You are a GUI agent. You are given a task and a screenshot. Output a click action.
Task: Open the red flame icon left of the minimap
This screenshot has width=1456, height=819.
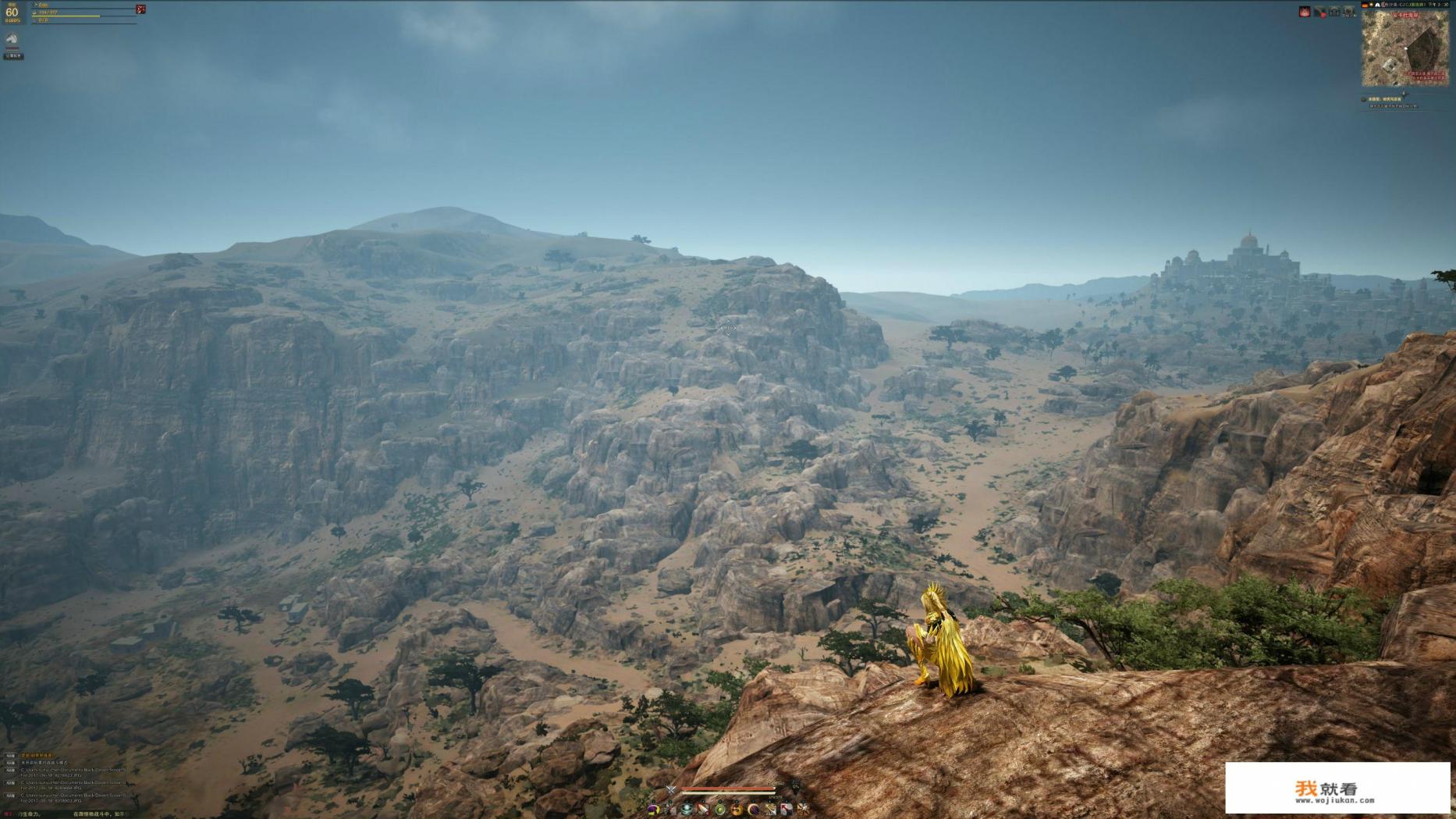coord(1304,12)
